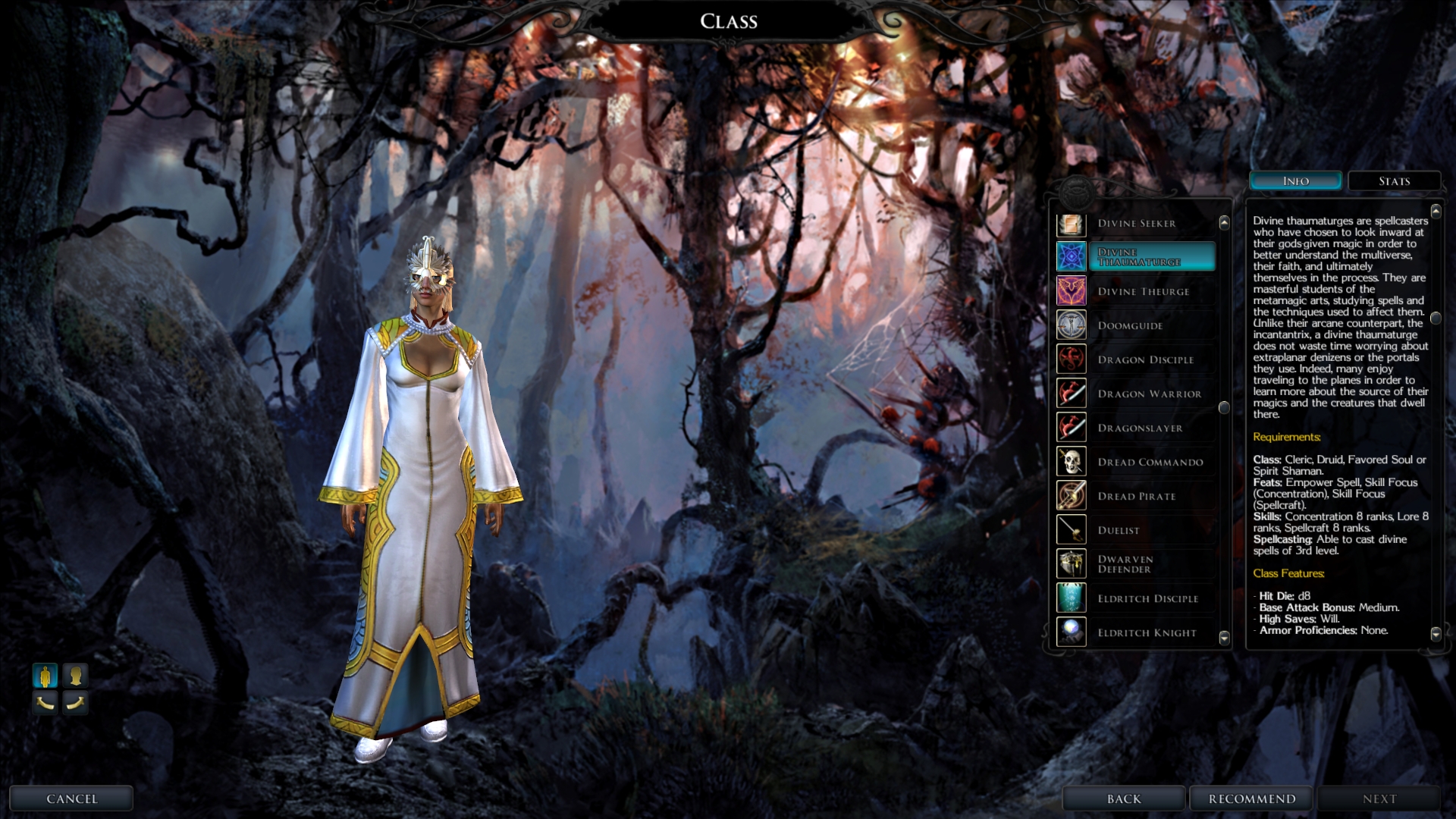Click the class list scroll-down arrow
1456x819 pixels.
(1224, 638)
